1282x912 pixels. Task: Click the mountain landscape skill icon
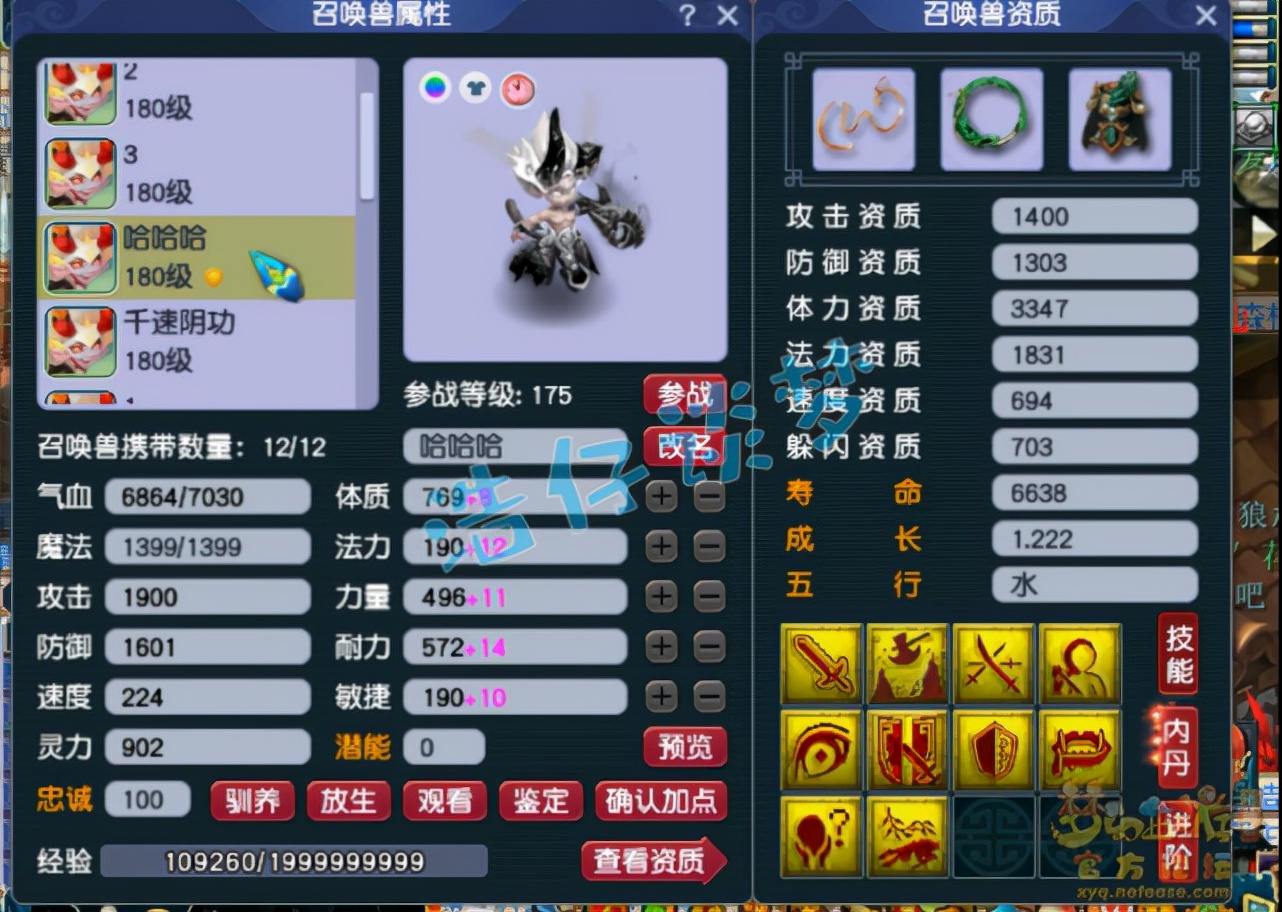click(x=907, y=836)
